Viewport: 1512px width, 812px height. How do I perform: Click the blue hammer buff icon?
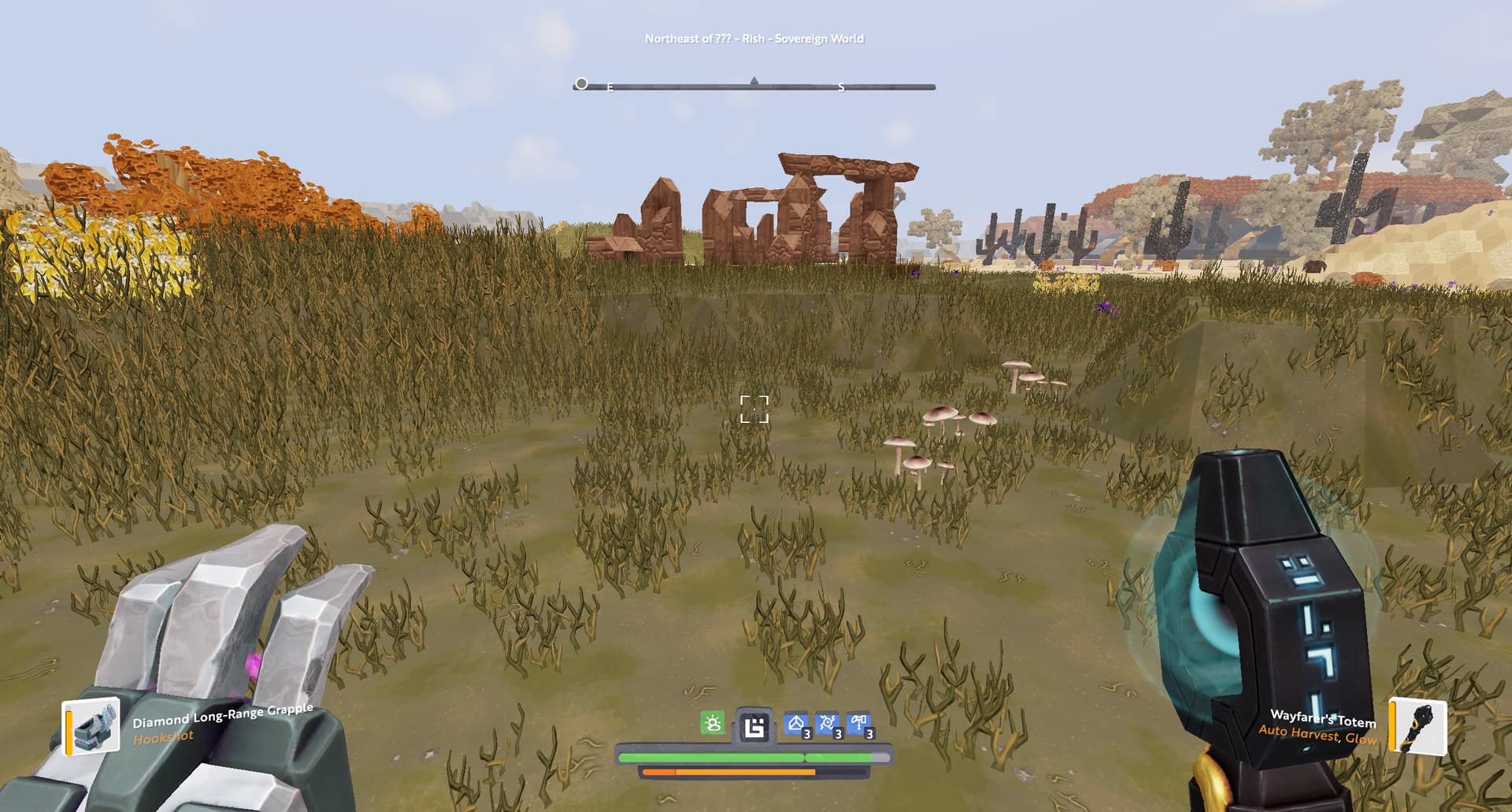point(858,723)
